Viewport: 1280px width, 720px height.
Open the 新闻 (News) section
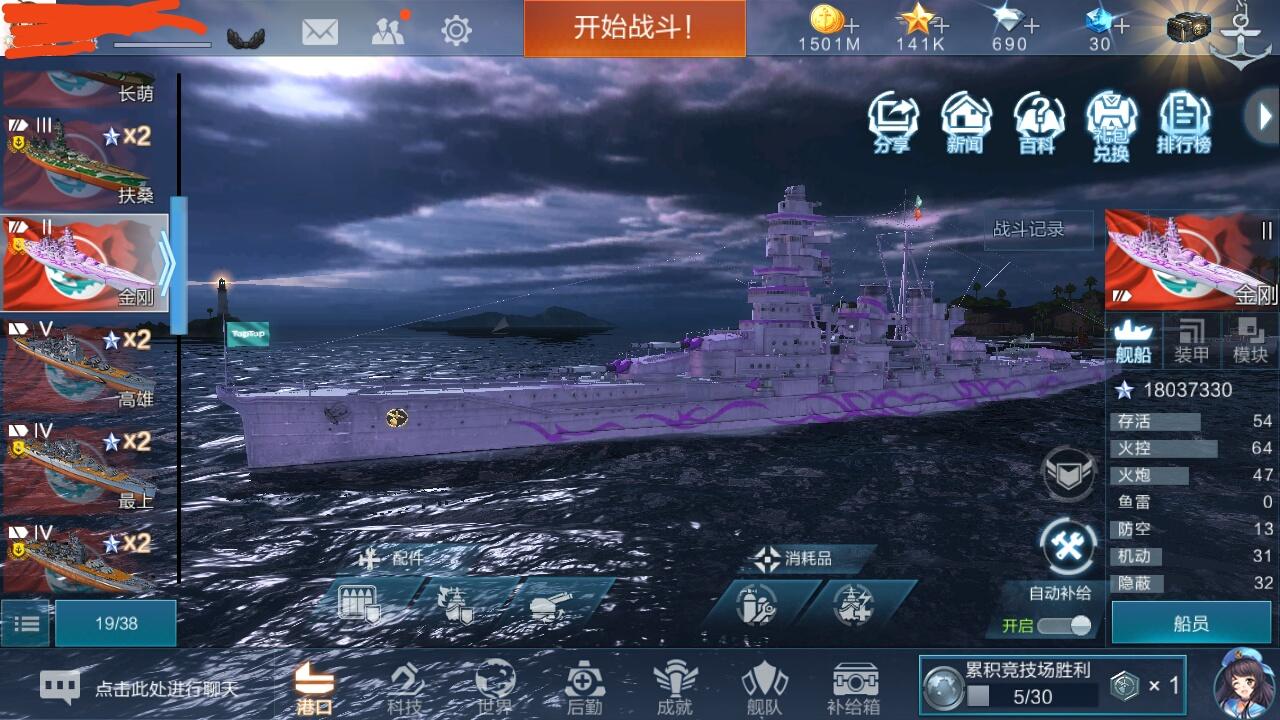click(964, 123)
